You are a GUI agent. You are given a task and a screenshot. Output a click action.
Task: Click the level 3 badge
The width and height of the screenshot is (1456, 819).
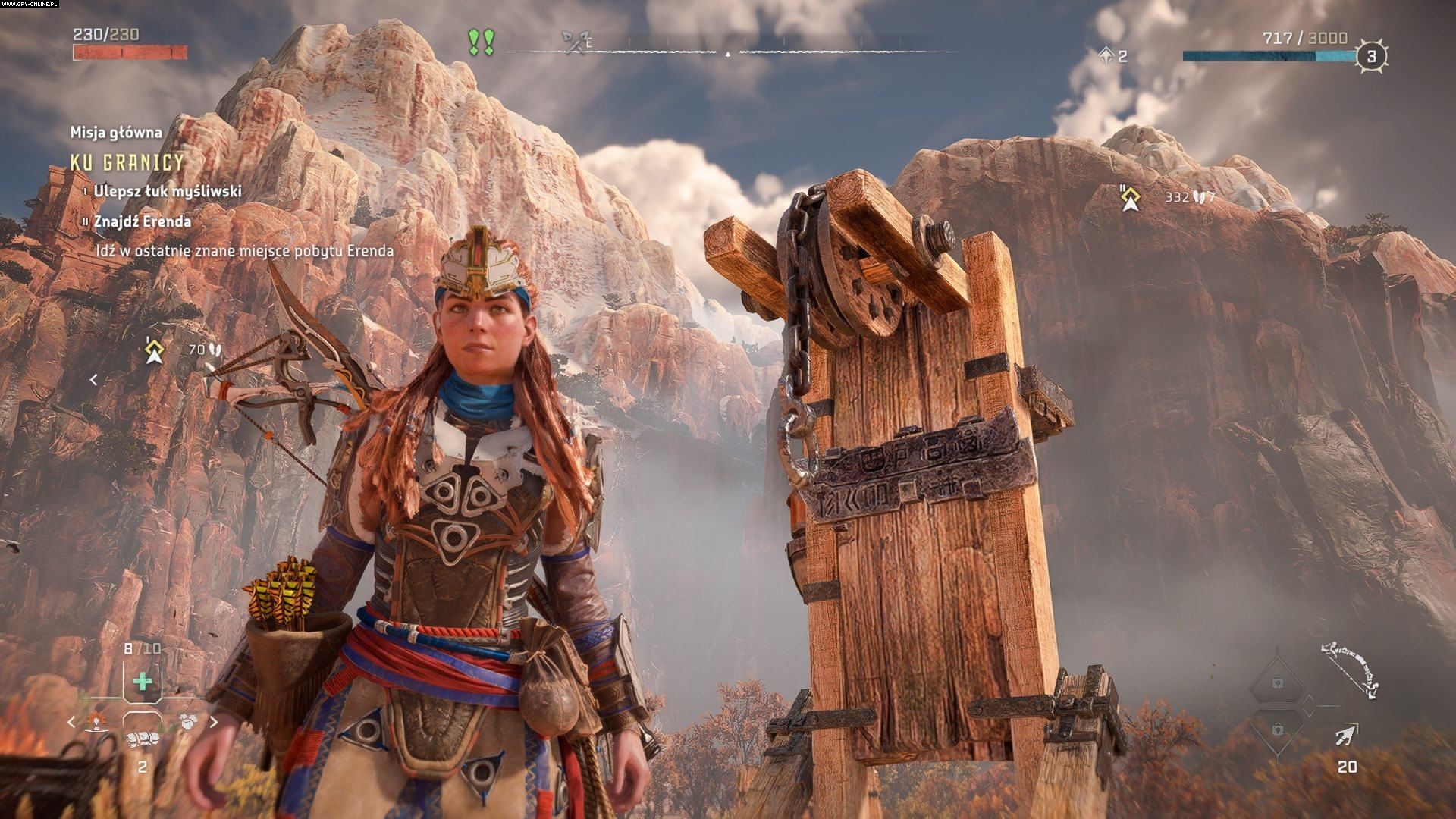point(1370,56)
